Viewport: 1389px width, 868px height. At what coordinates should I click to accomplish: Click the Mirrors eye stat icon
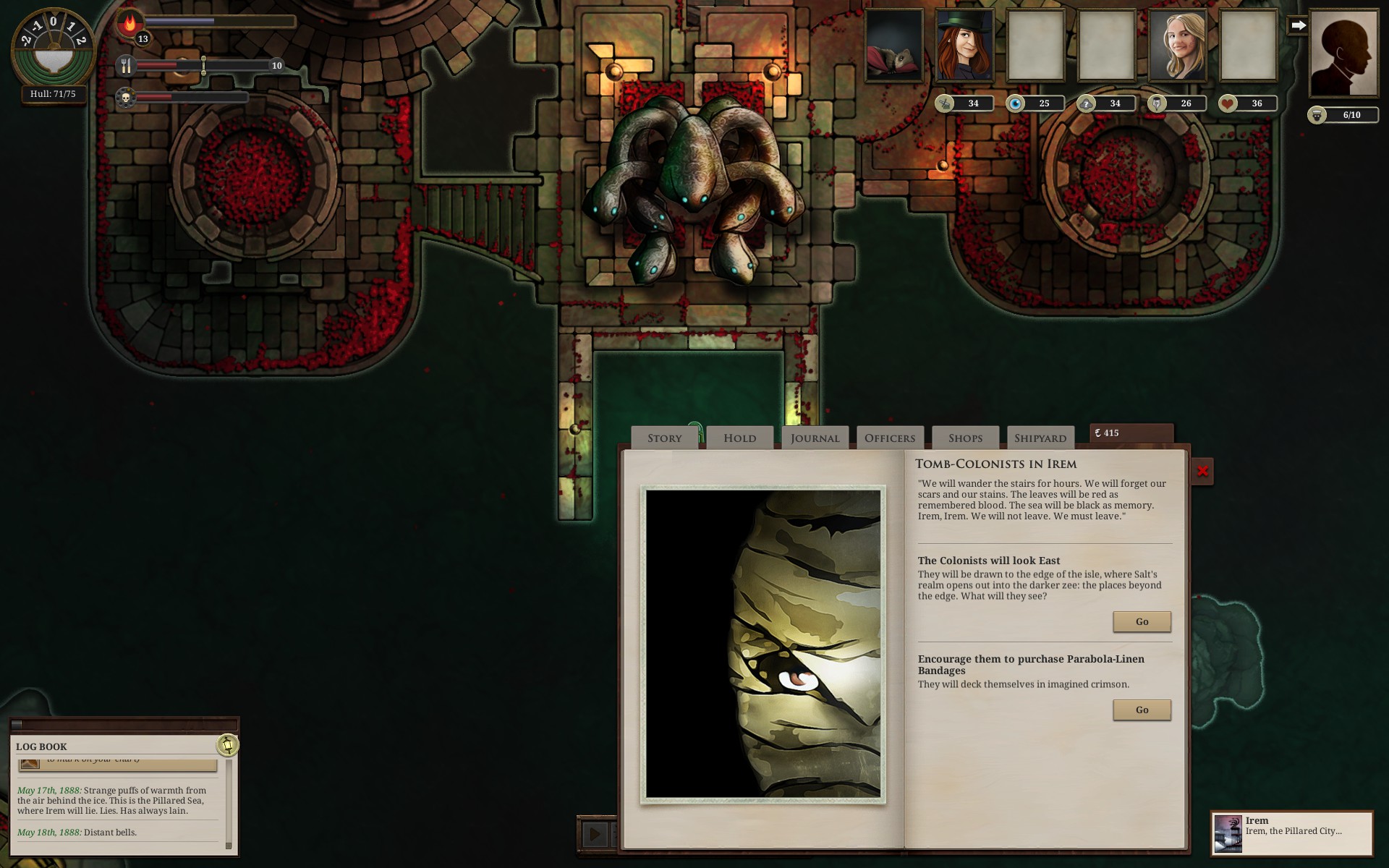click(1016, 103)
